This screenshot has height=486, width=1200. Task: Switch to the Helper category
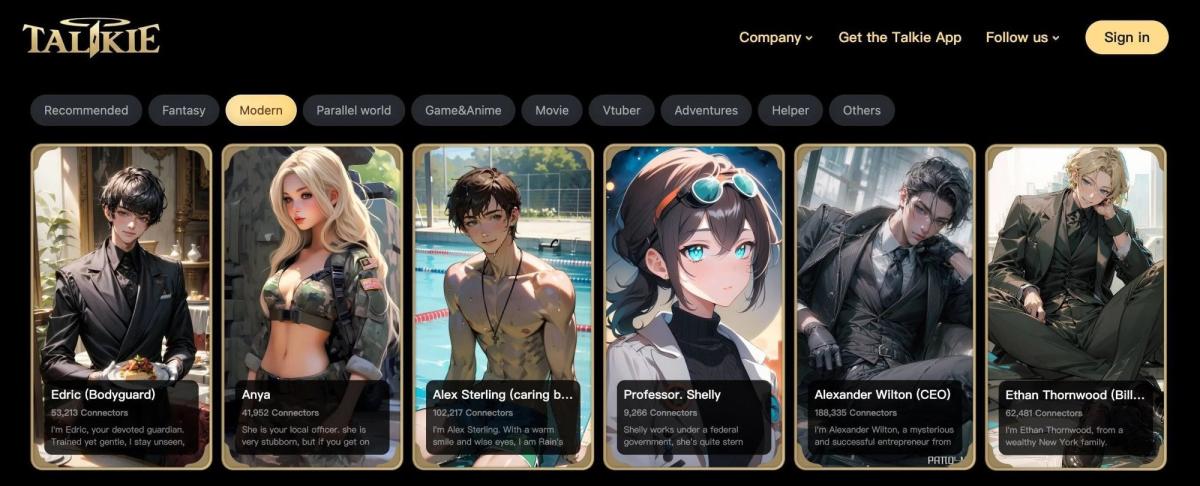tap(790, 110)
